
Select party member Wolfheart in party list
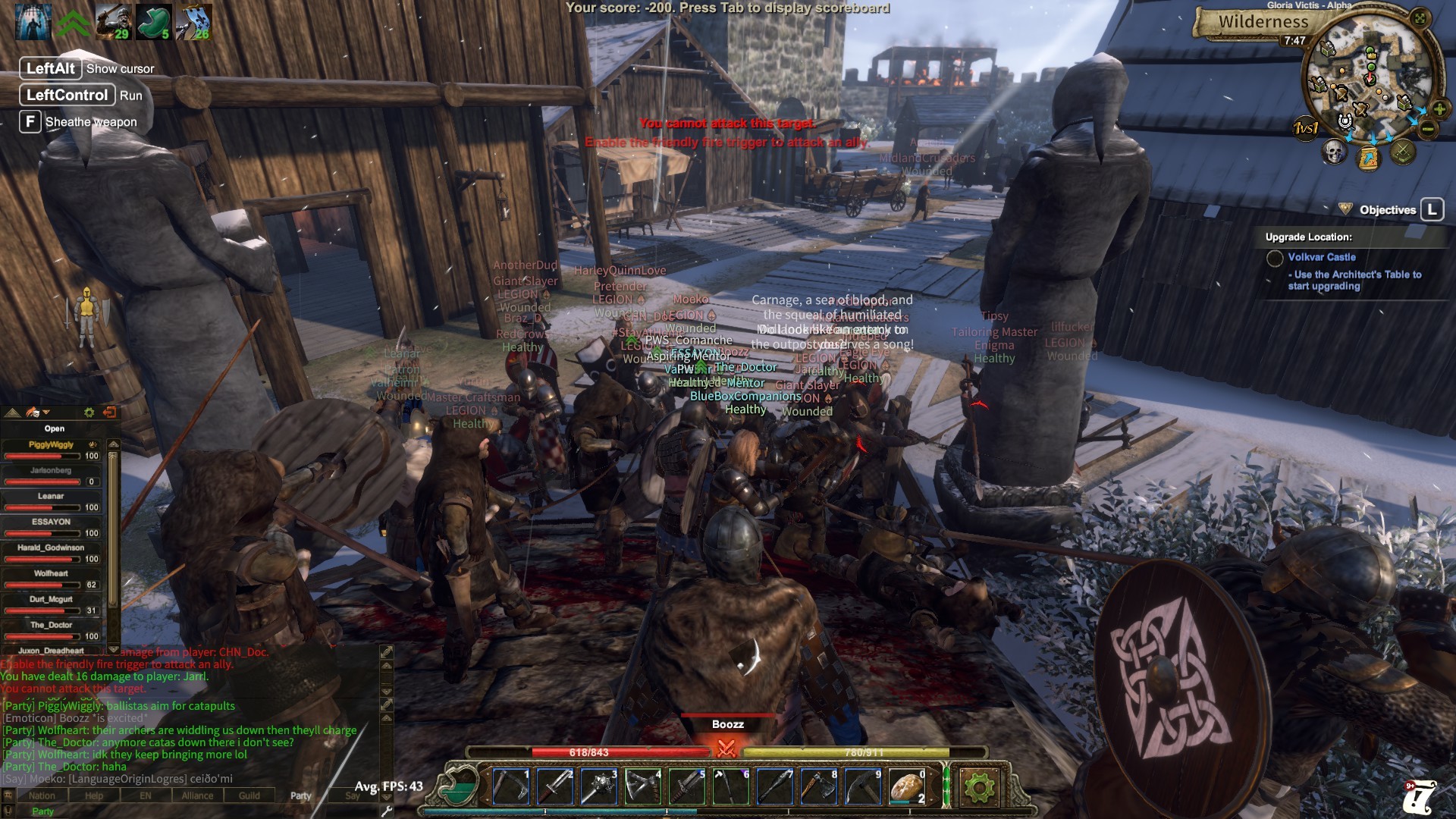pos(51,574)
